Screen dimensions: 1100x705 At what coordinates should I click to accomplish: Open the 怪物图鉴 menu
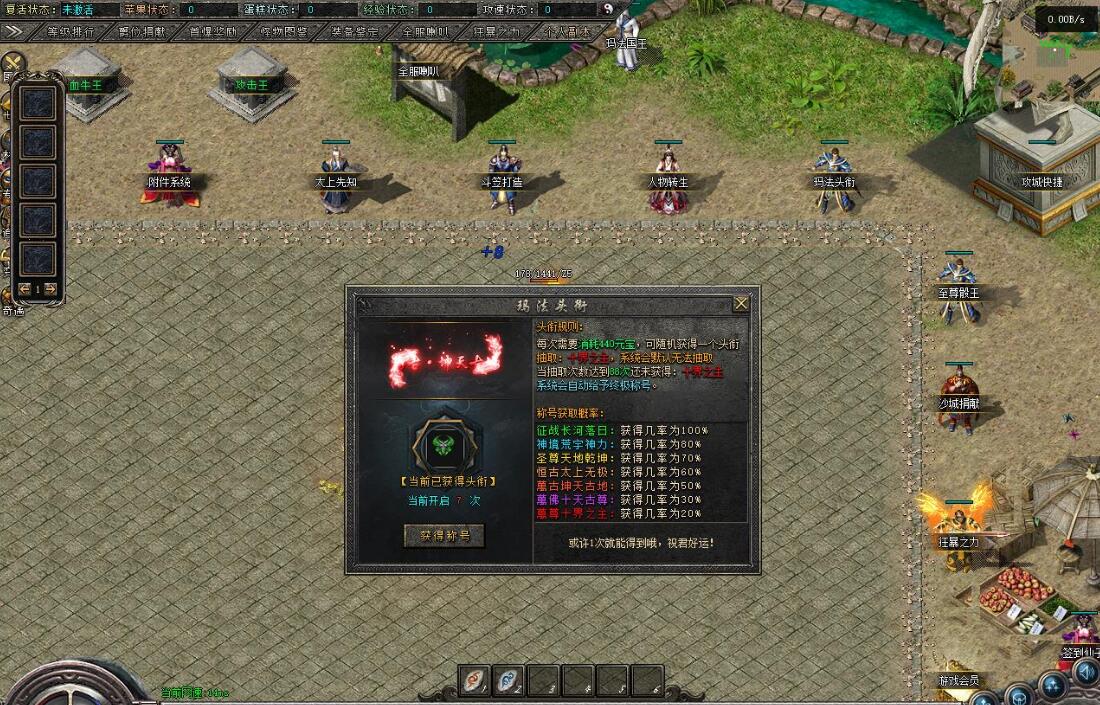284,31
